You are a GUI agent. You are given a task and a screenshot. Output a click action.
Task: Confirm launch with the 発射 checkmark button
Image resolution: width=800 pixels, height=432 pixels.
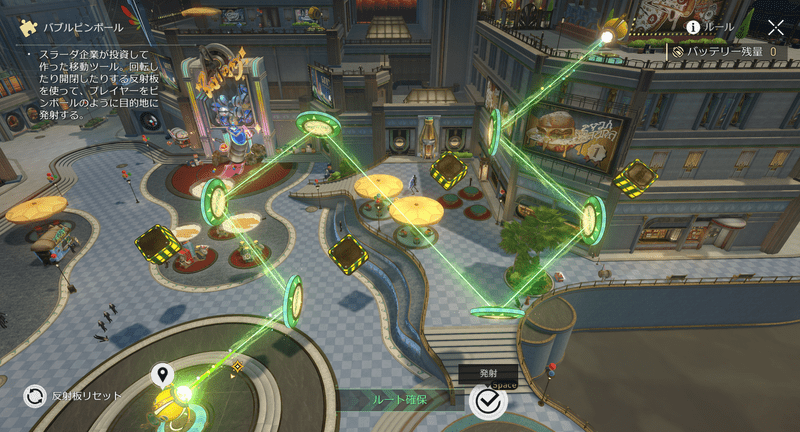pyautogui.click(x=488, y=400)
